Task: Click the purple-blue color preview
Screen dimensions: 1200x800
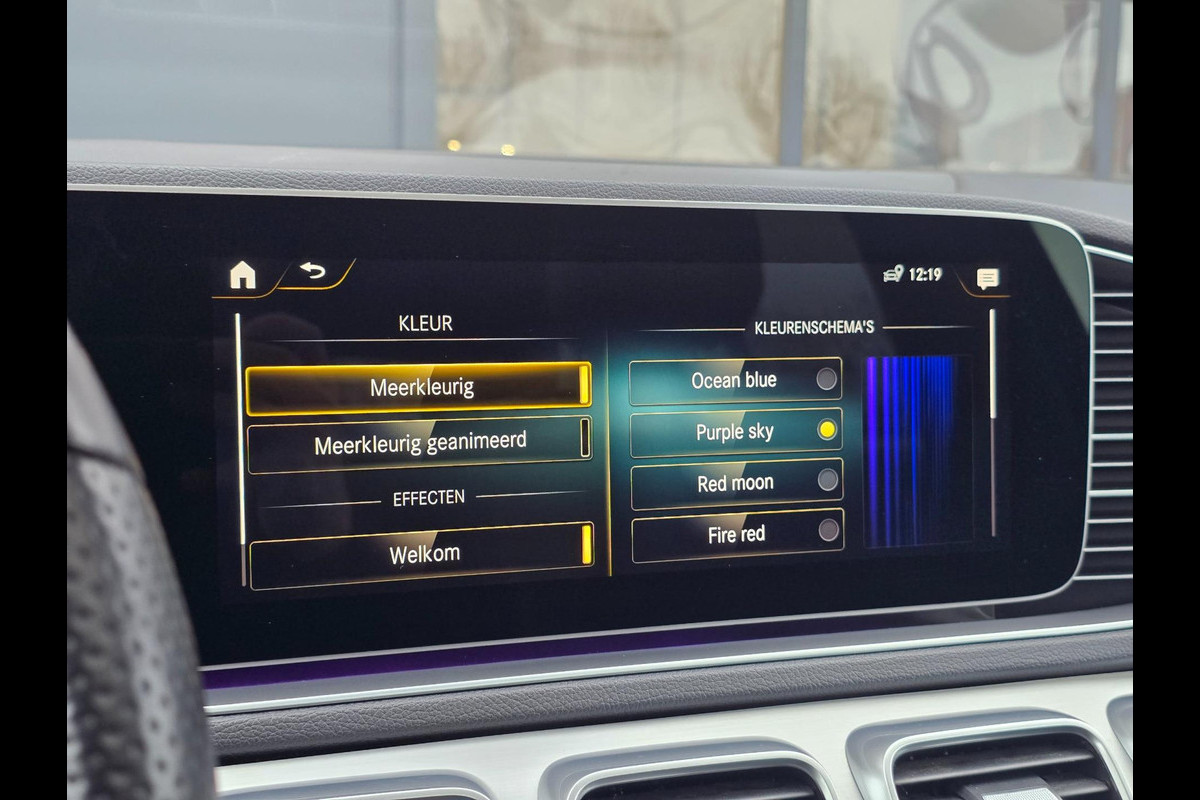Action: [x=917, y=450]
